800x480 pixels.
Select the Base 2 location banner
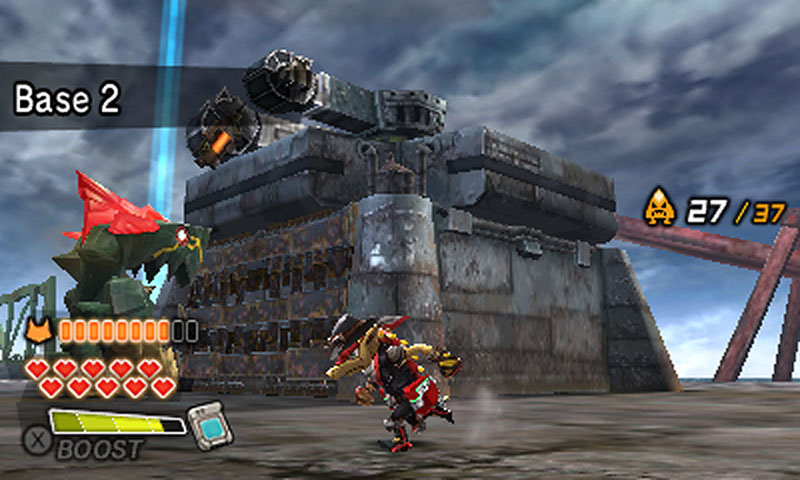[67, 99]
